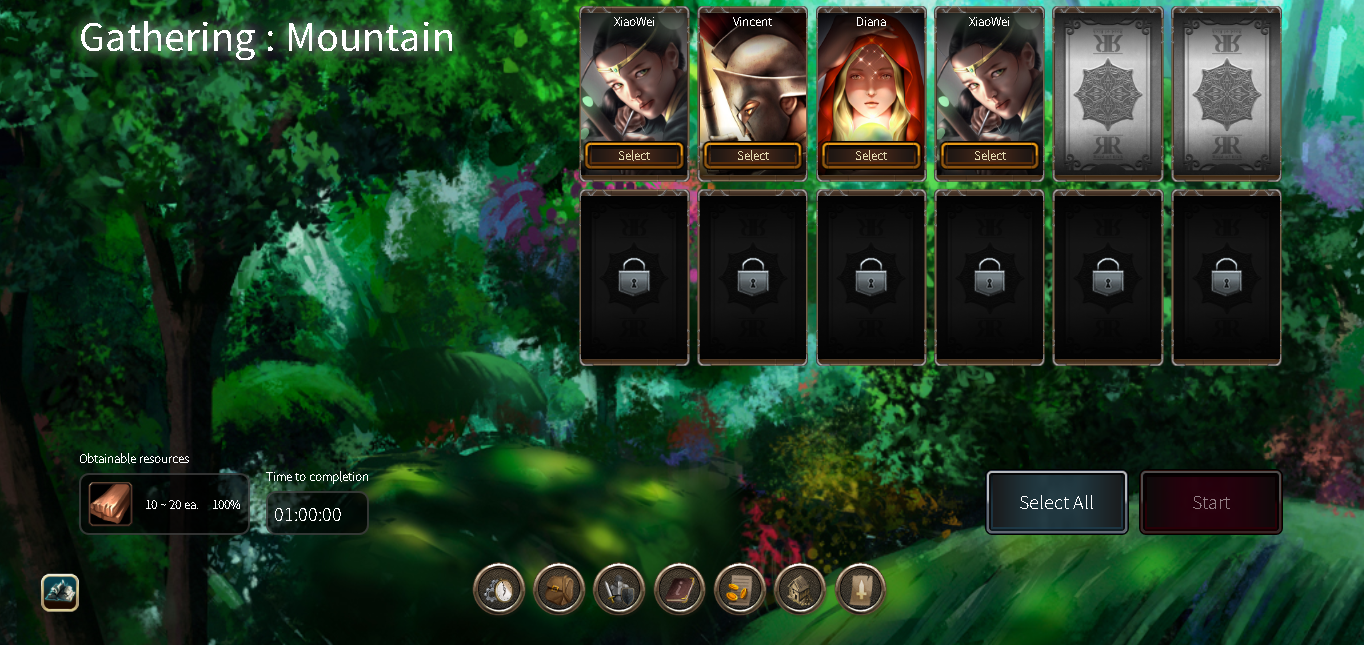Open the gold coins and paper icon
This screenshot has height=645, width=1364.
tap(740, 589)
